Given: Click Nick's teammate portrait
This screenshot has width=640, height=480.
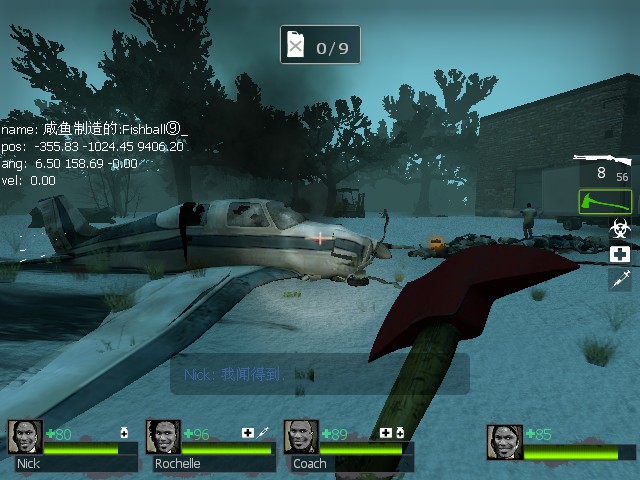Looking at the screenshot, I should tap(25, 437).
